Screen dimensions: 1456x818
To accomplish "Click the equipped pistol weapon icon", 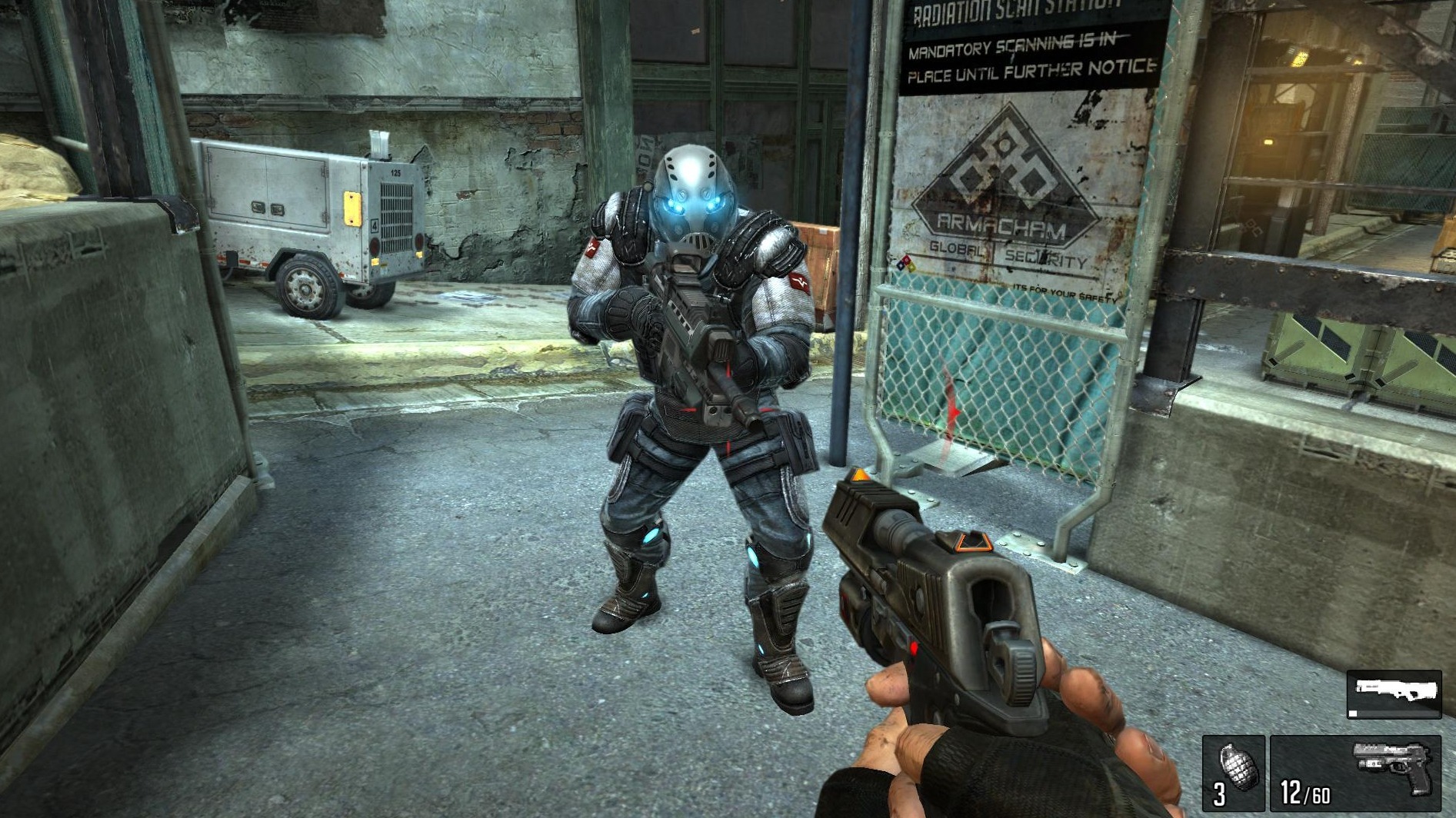I will tap(1393, 764).
